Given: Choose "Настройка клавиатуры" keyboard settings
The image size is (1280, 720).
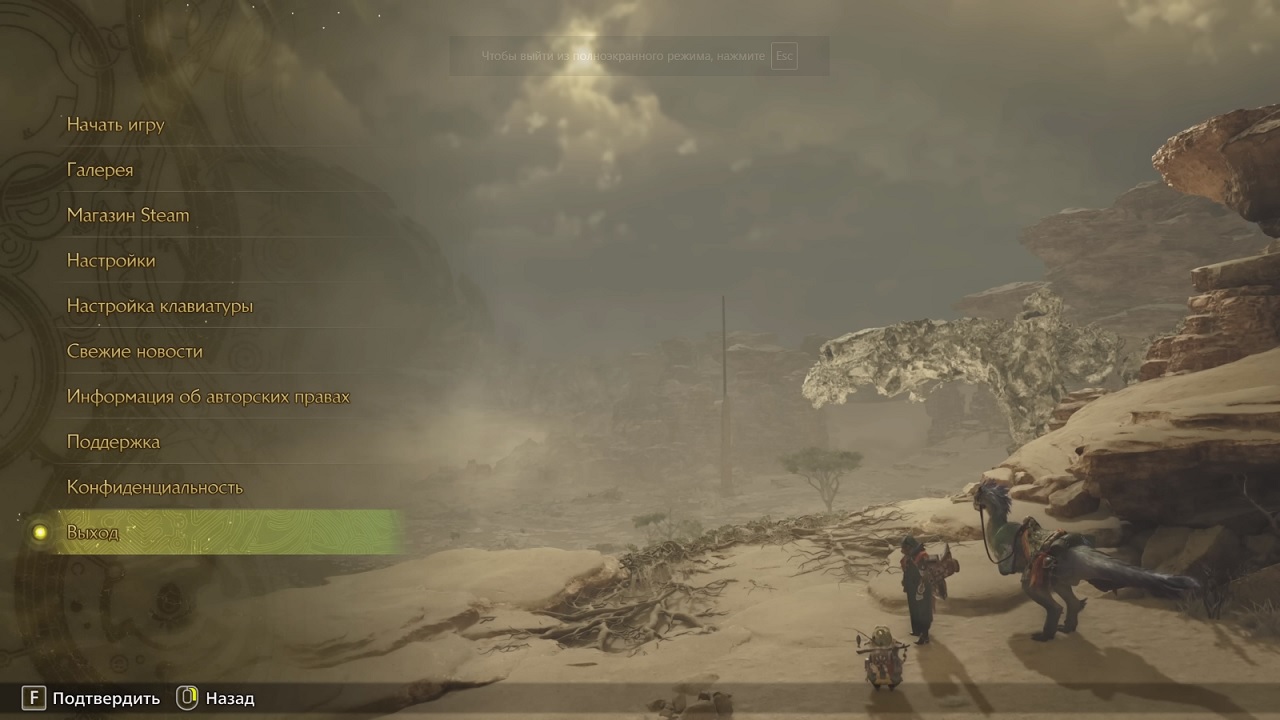Looking at the screenshot, I should tap(160, 306).
